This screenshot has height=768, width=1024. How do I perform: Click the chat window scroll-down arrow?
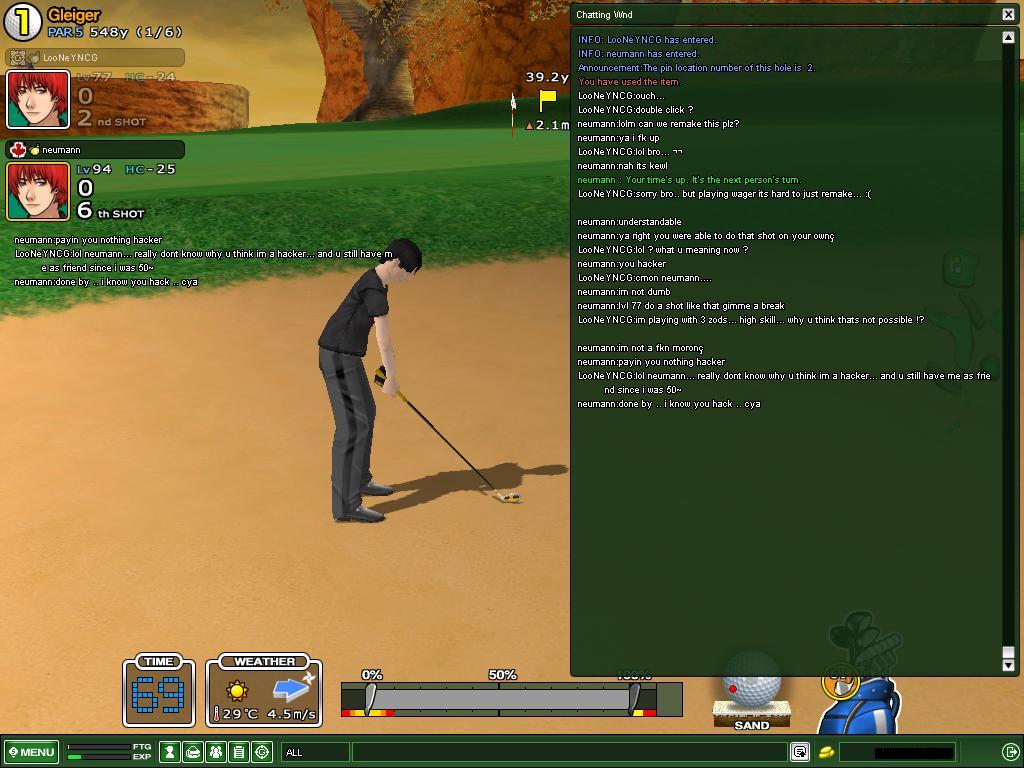click(1008, 665)
